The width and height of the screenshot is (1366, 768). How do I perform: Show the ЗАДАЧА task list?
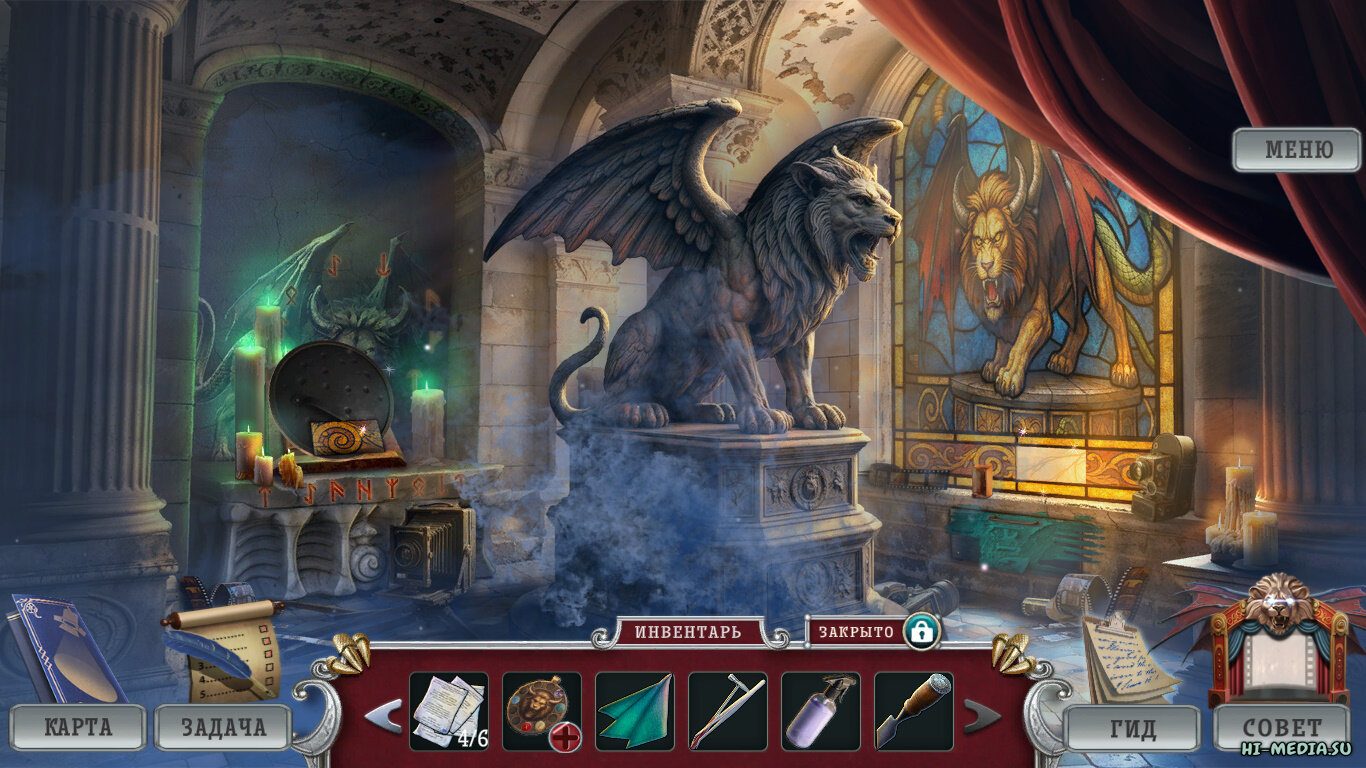click(x=223, y=727)
